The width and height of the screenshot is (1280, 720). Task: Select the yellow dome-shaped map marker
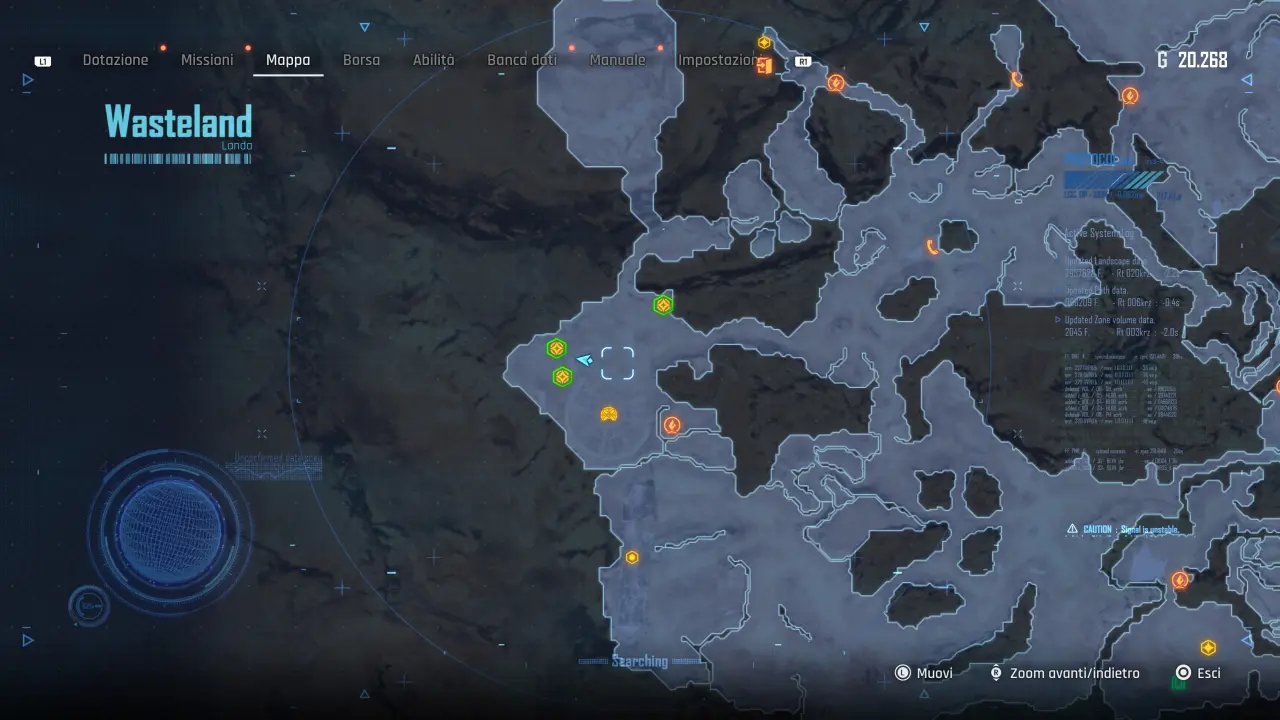(609, 414)
